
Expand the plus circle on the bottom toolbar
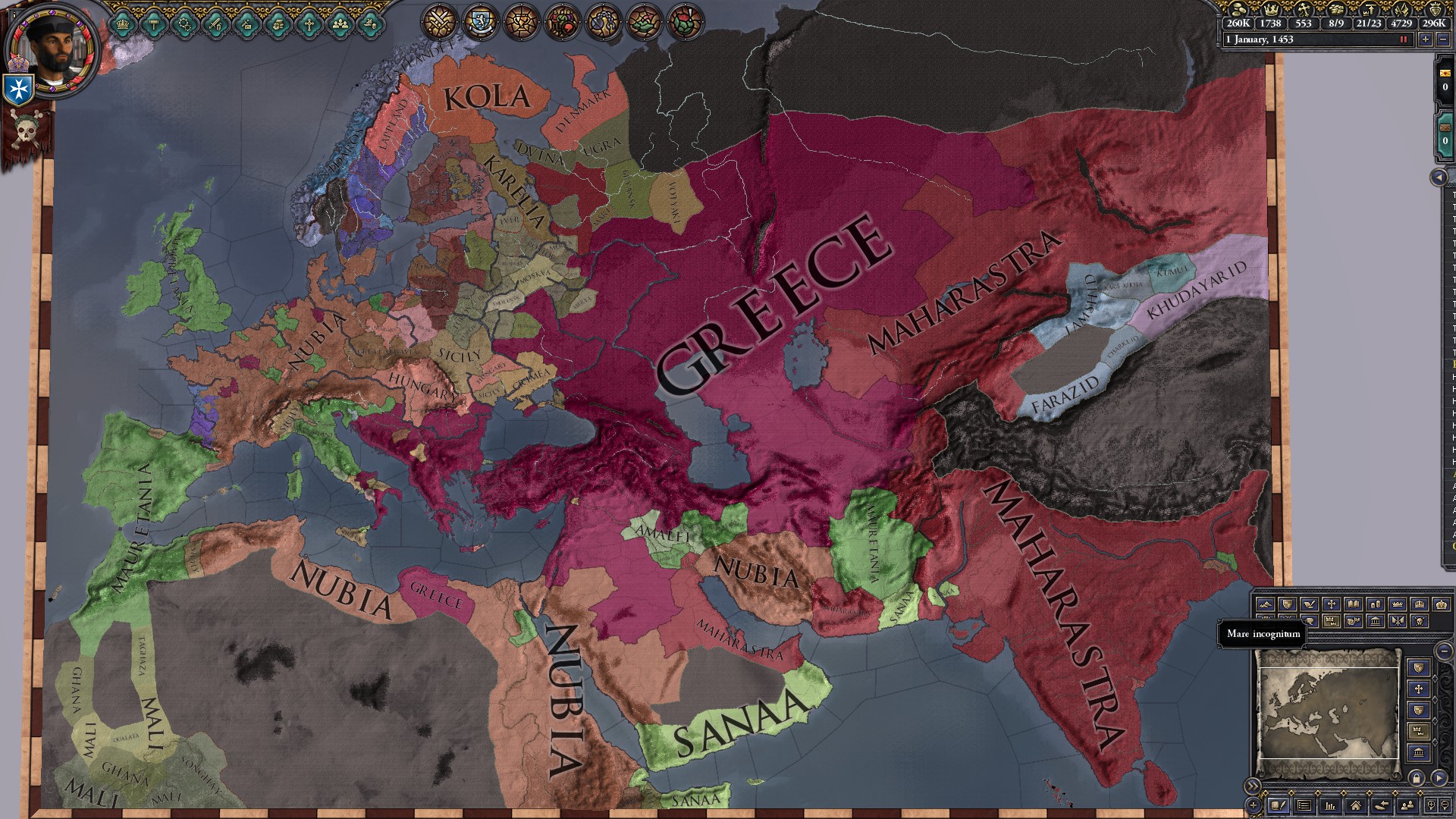point(1253,805)
